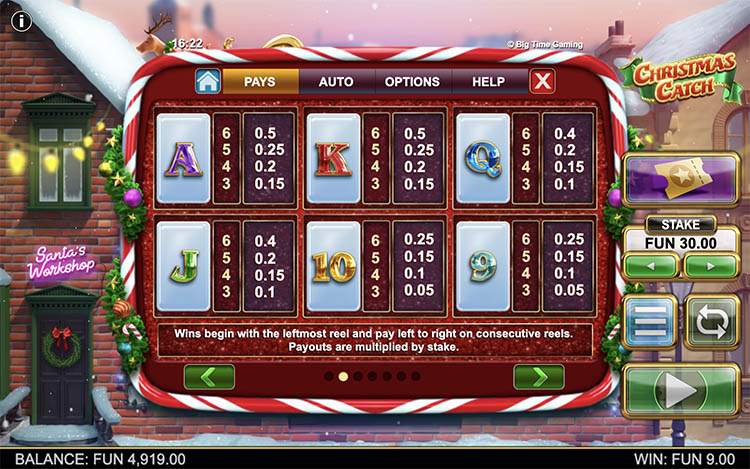Screen dimensions: 750x469
Task: Go to the home screen
Action: point(207,81)
